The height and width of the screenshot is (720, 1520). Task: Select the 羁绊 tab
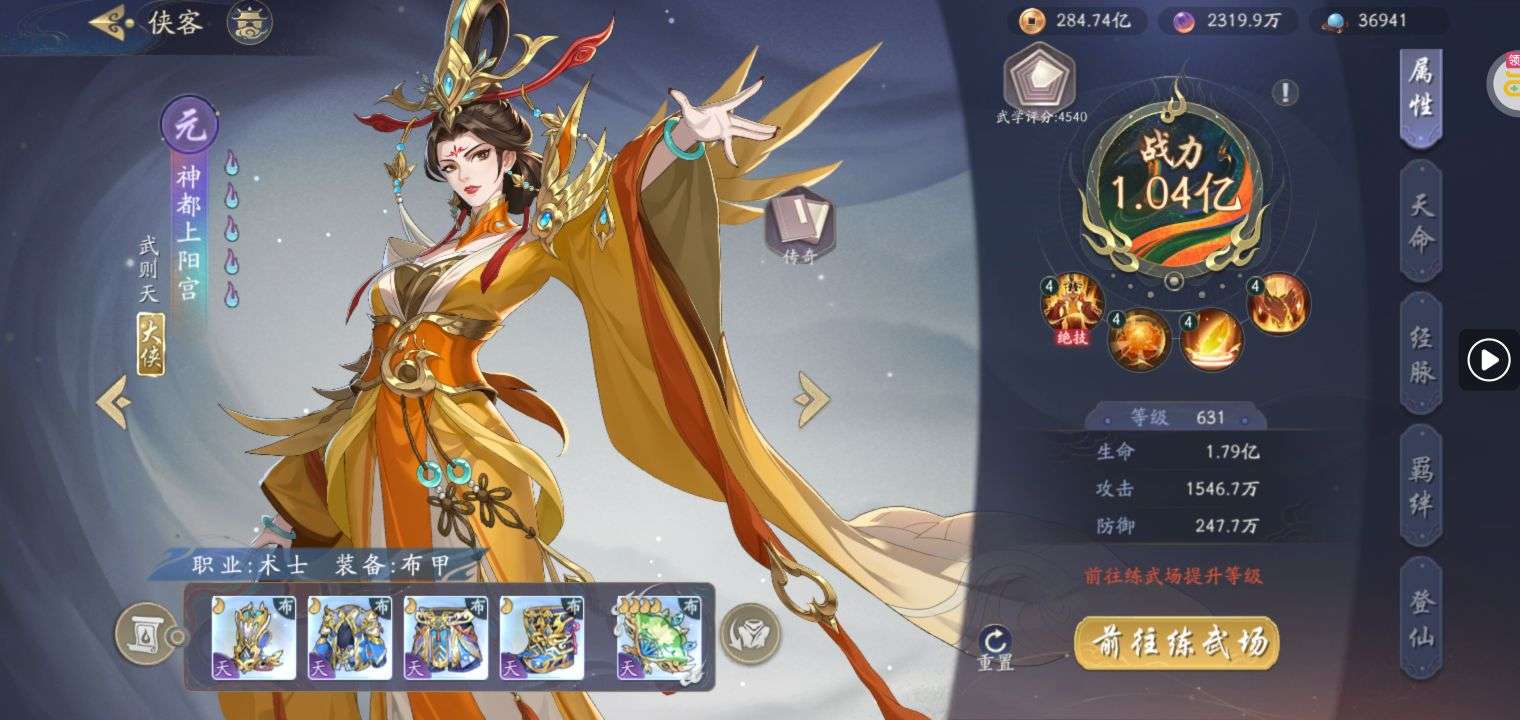(1421, 486)
